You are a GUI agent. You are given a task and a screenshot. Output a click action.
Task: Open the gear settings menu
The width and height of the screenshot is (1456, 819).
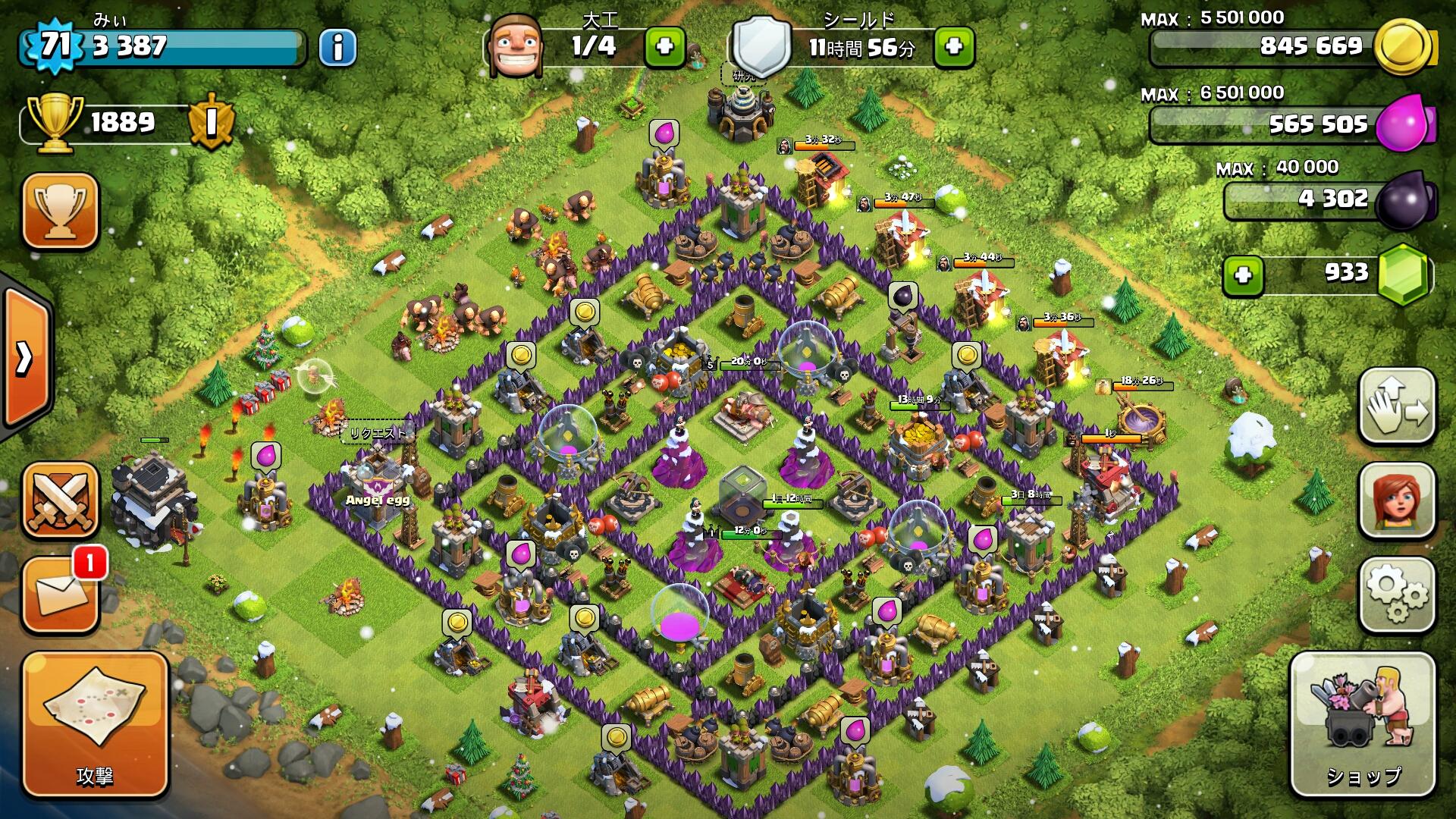point(1397,595)
